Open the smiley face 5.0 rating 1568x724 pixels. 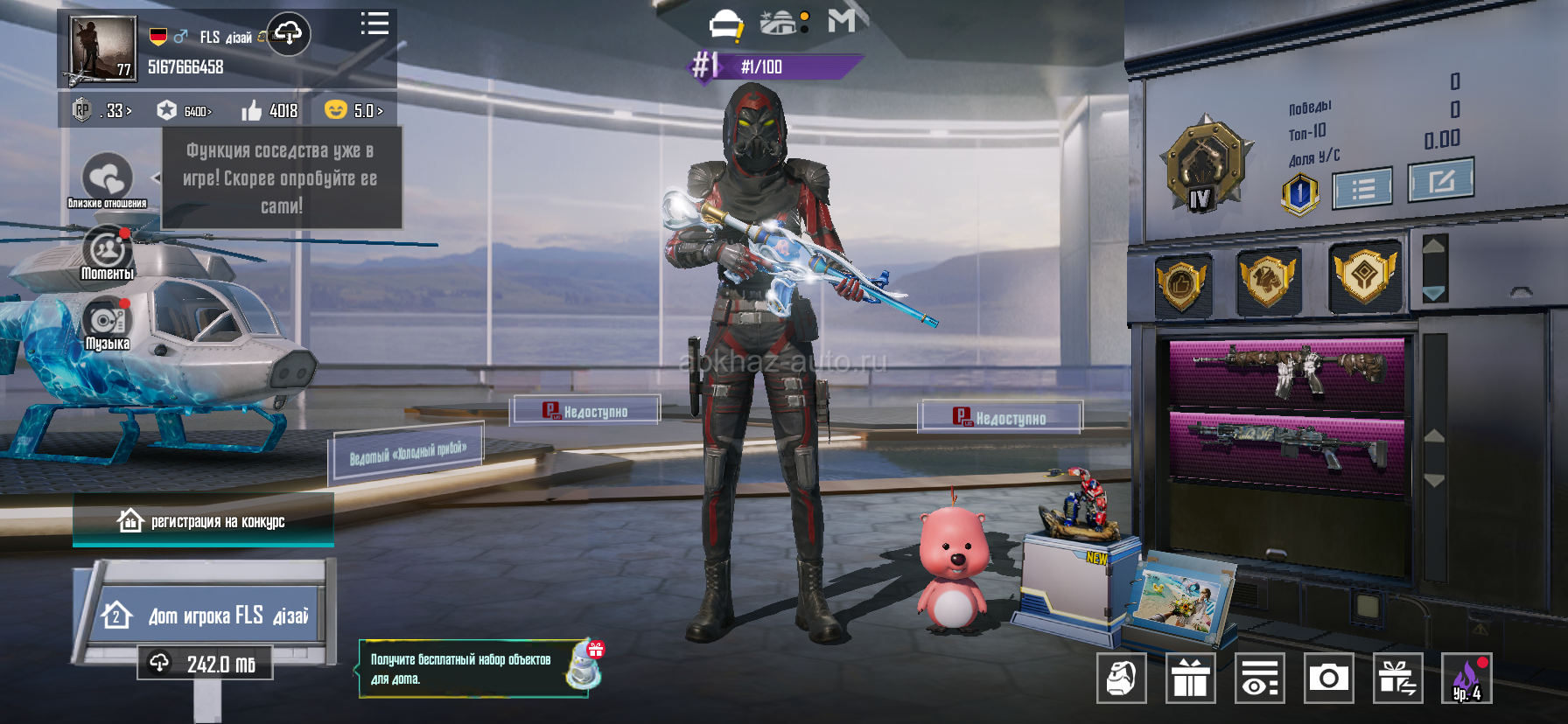[353, 110]
